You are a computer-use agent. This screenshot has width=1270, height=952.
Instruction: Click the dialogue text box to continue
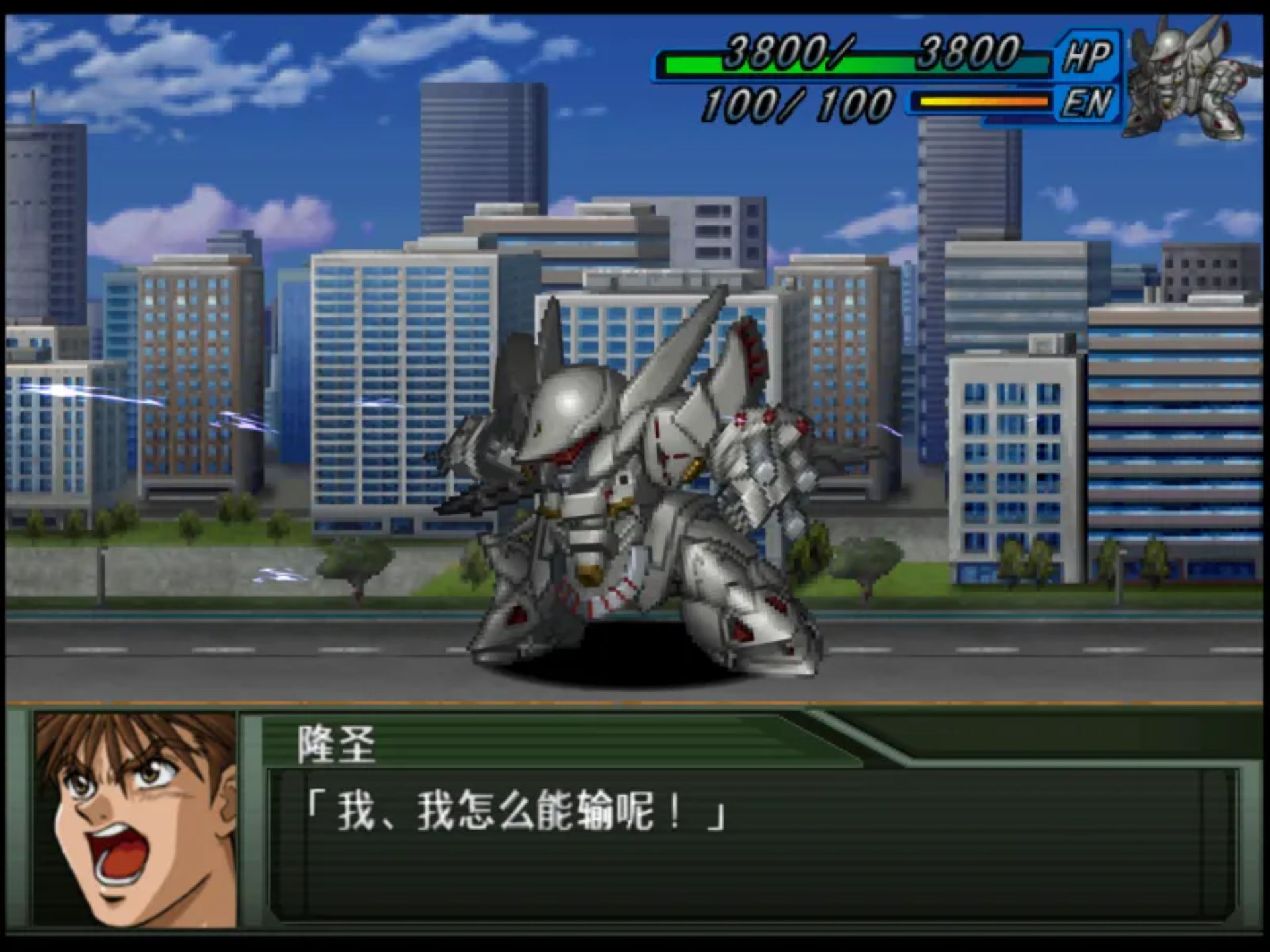tap(751, 843)
